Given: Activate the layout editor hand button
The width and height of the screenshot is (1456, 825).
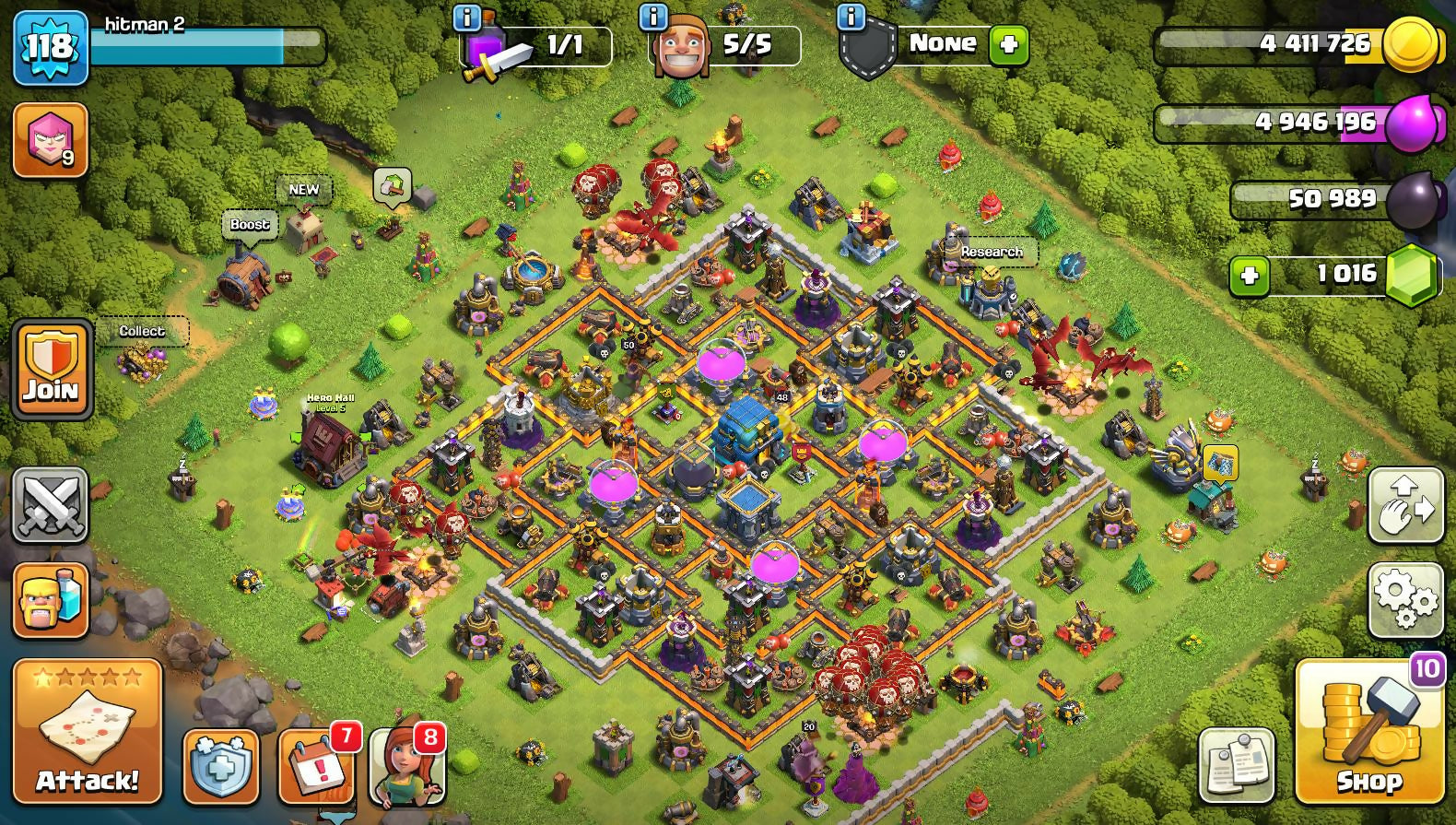Looking at the screenshot, I should click(x=1405, y=504).
